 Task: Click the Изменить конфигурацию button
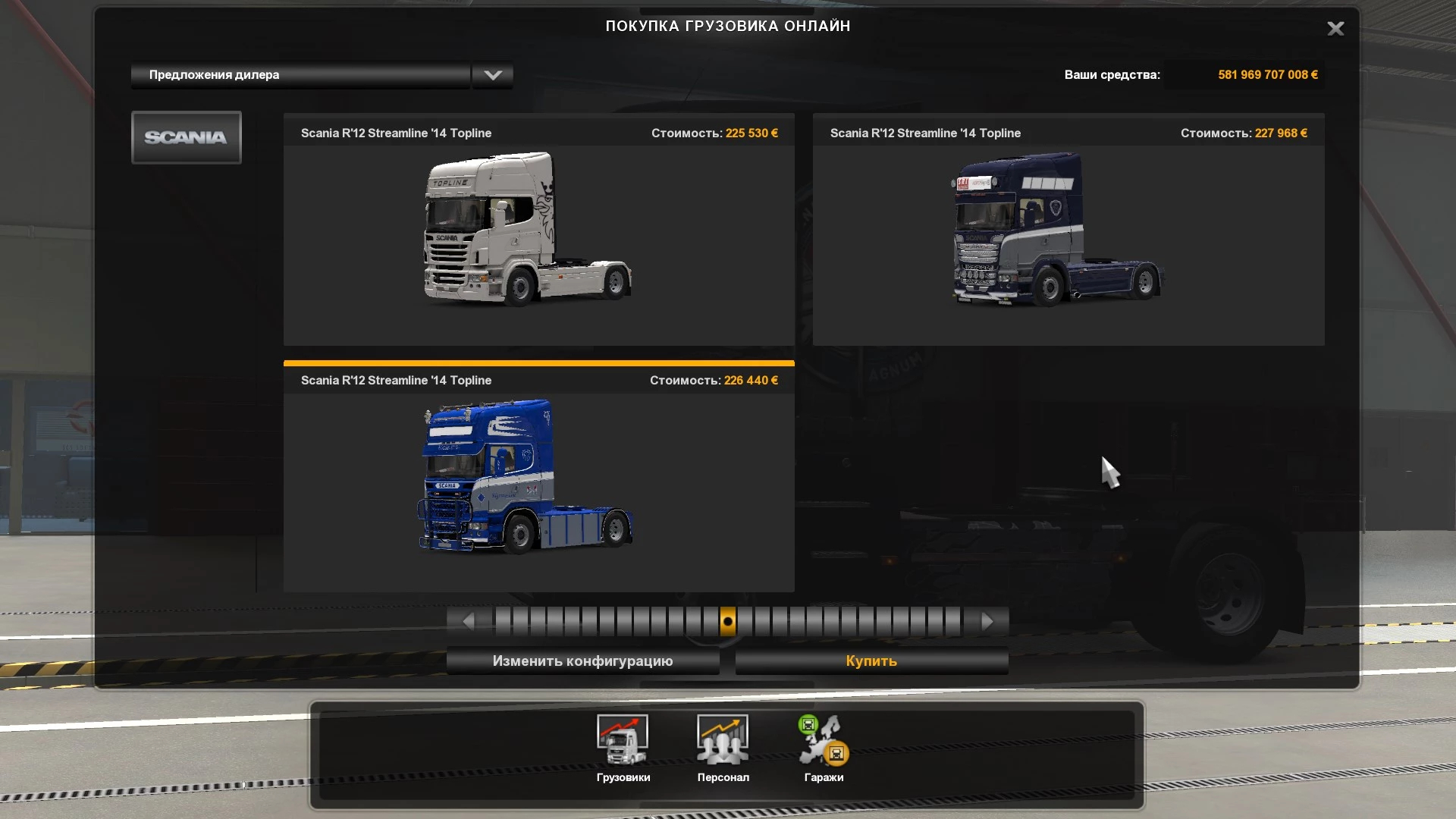(x=582, y=661)
